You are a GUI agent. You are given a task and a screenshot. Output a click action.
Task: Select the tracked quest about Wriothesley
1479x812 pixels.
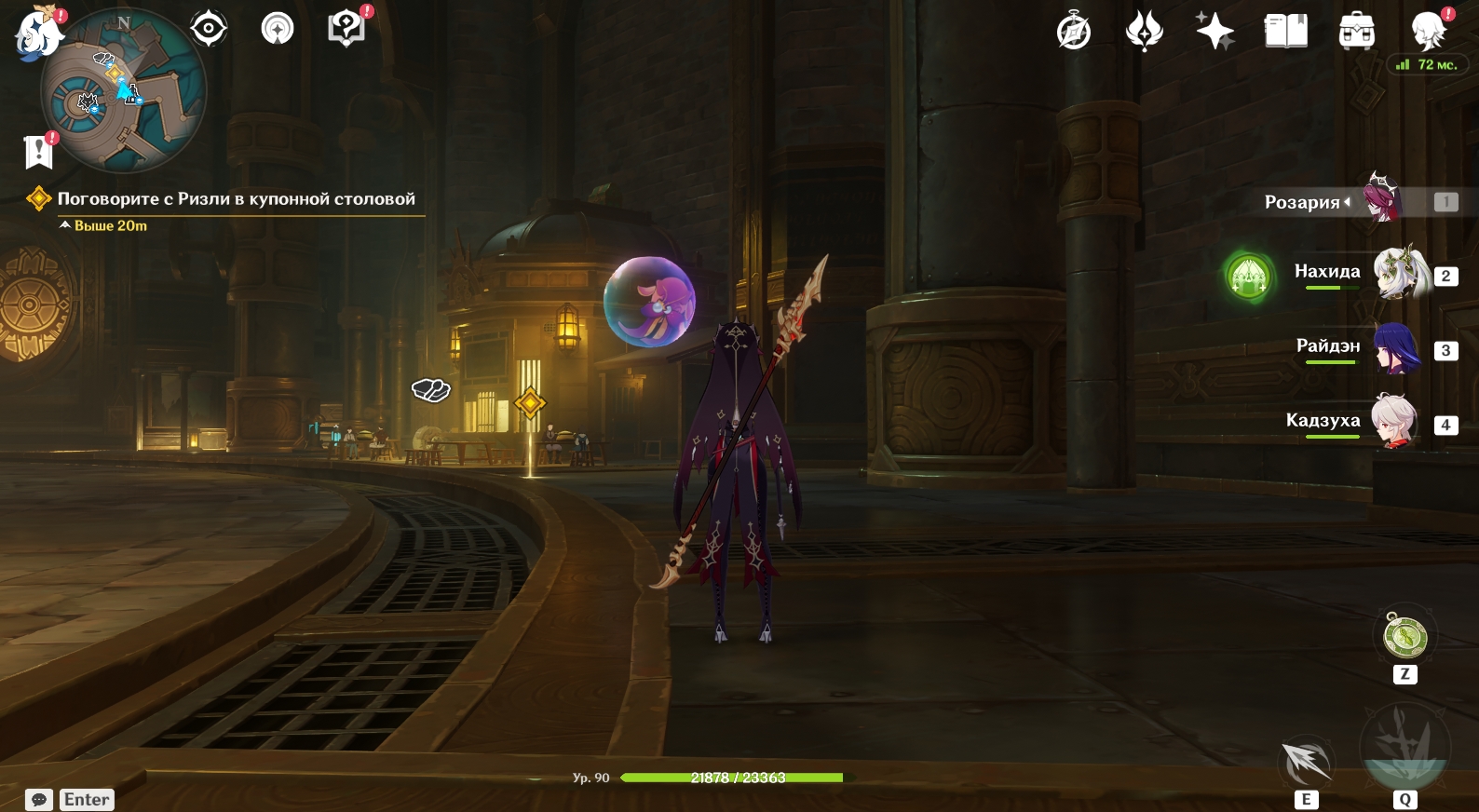(x=236, y=198)
